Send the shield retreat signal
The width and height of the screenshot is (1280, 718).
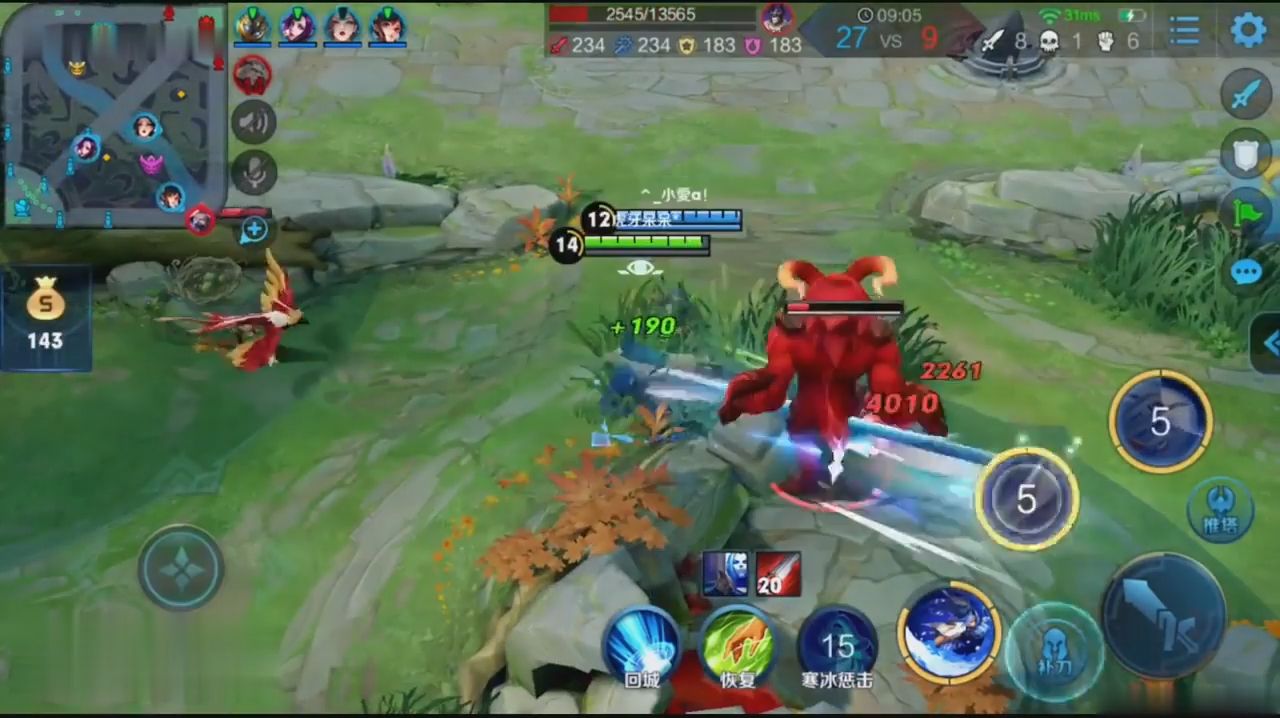1245,153
